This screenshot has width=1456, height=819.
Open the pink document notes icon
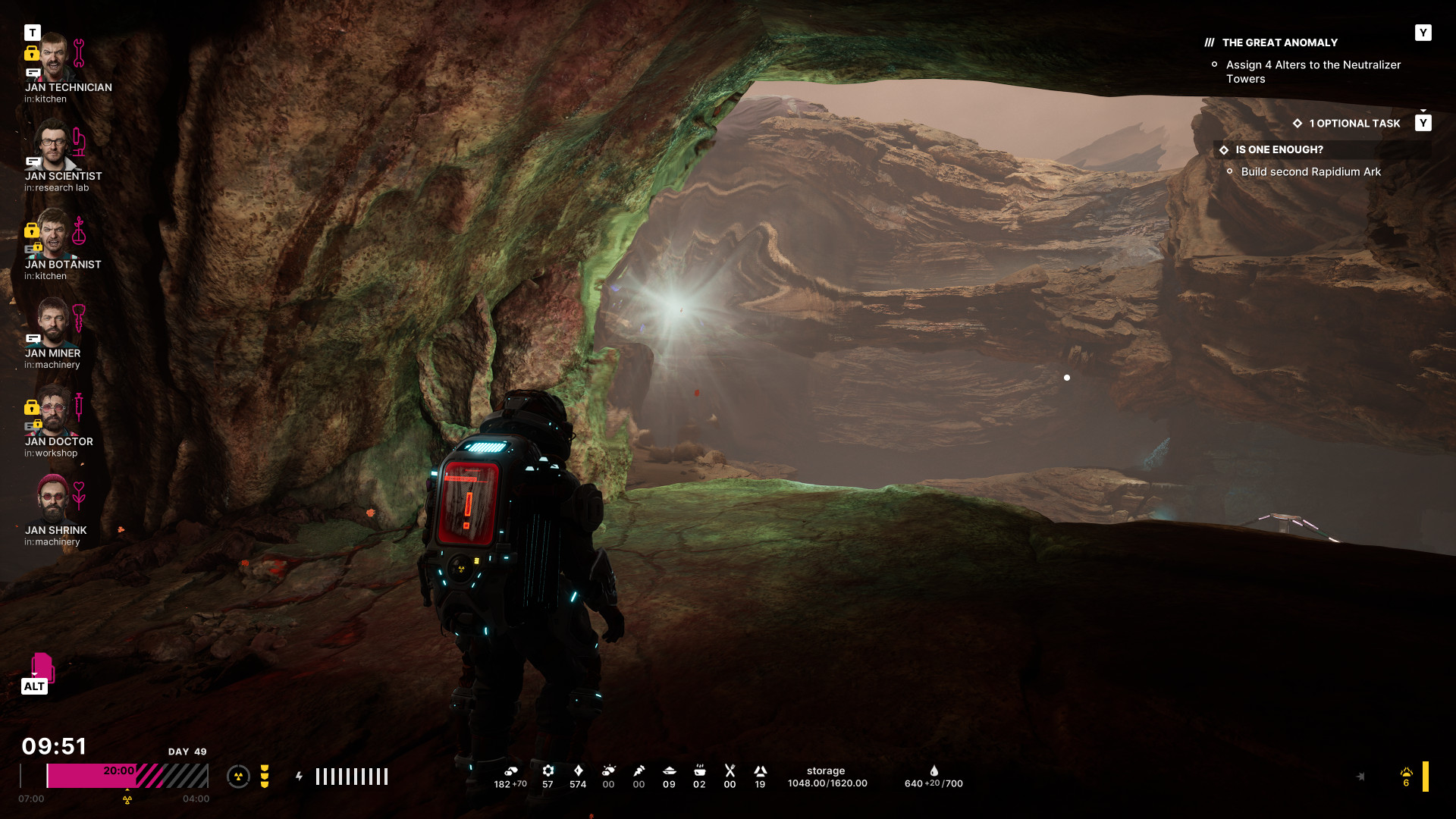[42, 667]
